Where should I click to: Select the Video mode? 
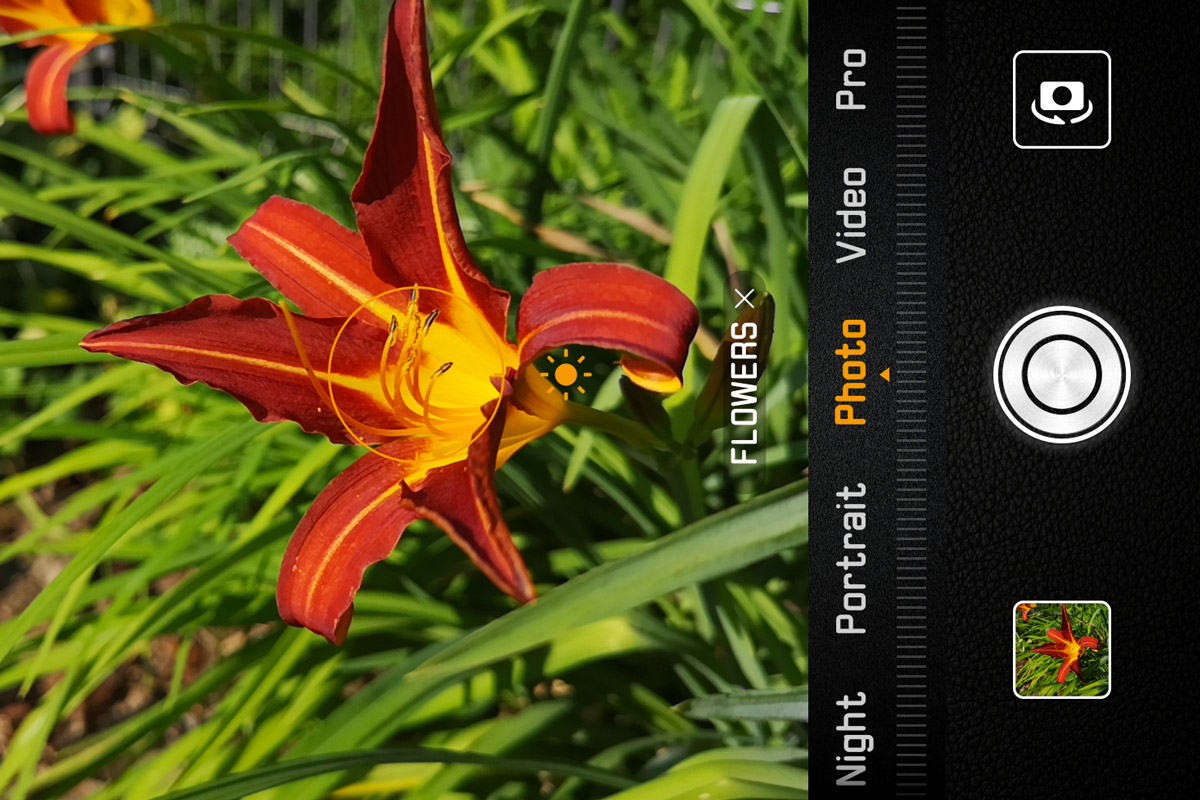pyautogui.click(x=851, y=215)
